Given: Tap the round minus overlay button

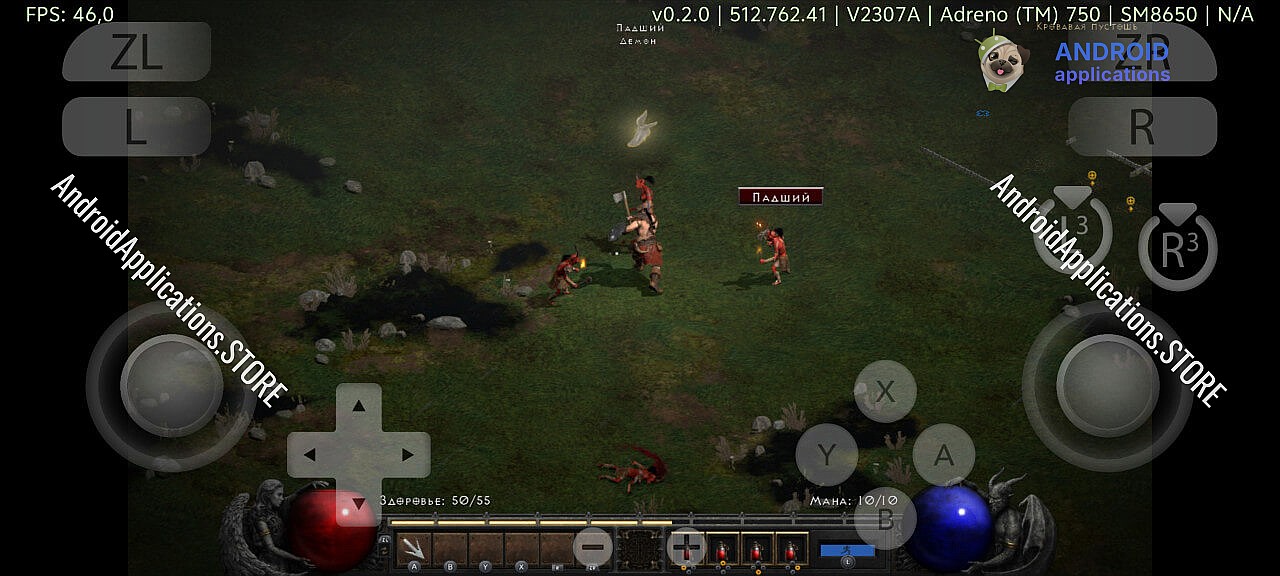Looking at the screenshot, I should click(593, 547).
